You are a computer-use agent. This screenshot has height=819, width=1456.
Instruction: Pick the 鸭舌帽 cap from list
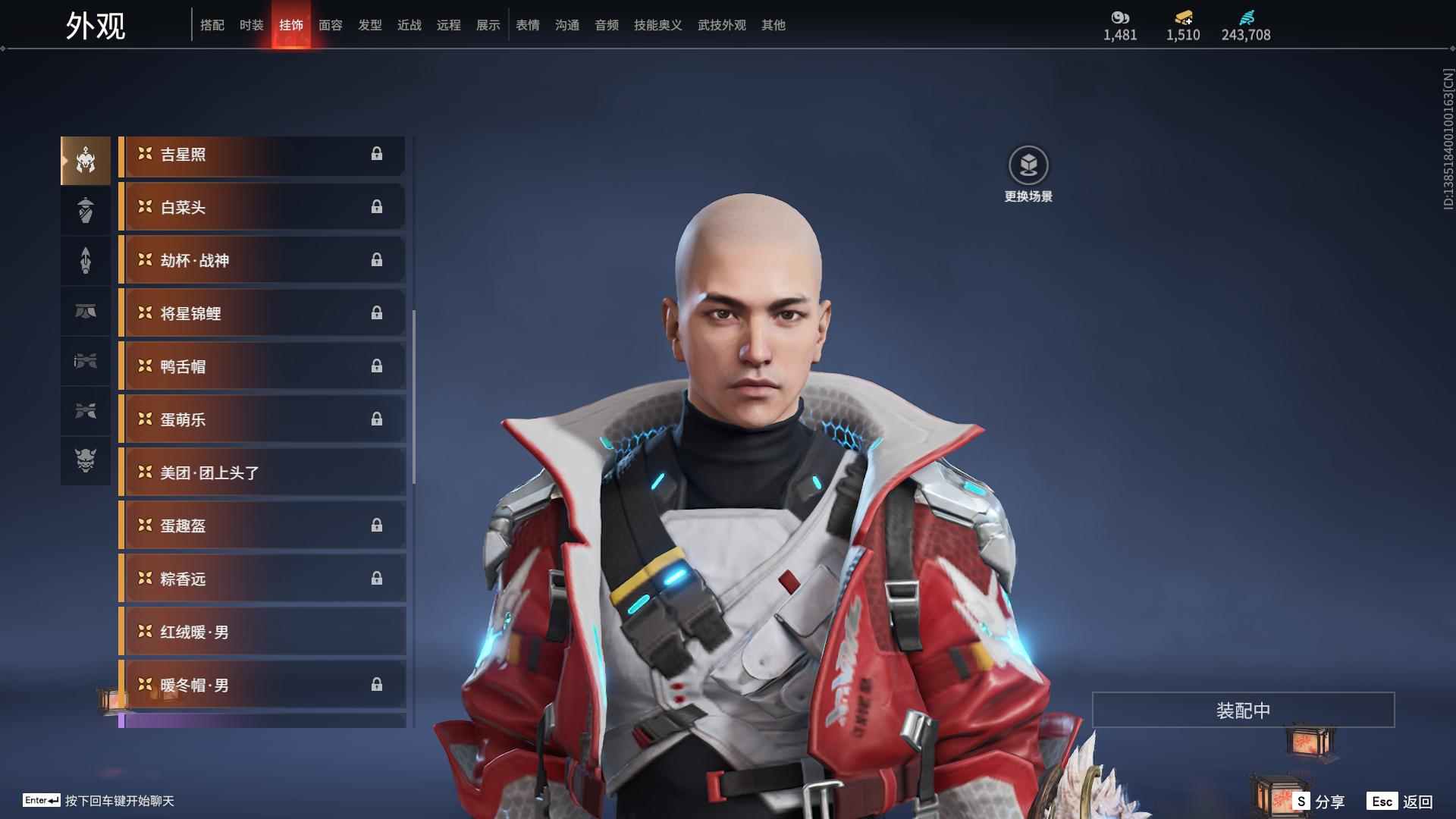coord(262,367)
